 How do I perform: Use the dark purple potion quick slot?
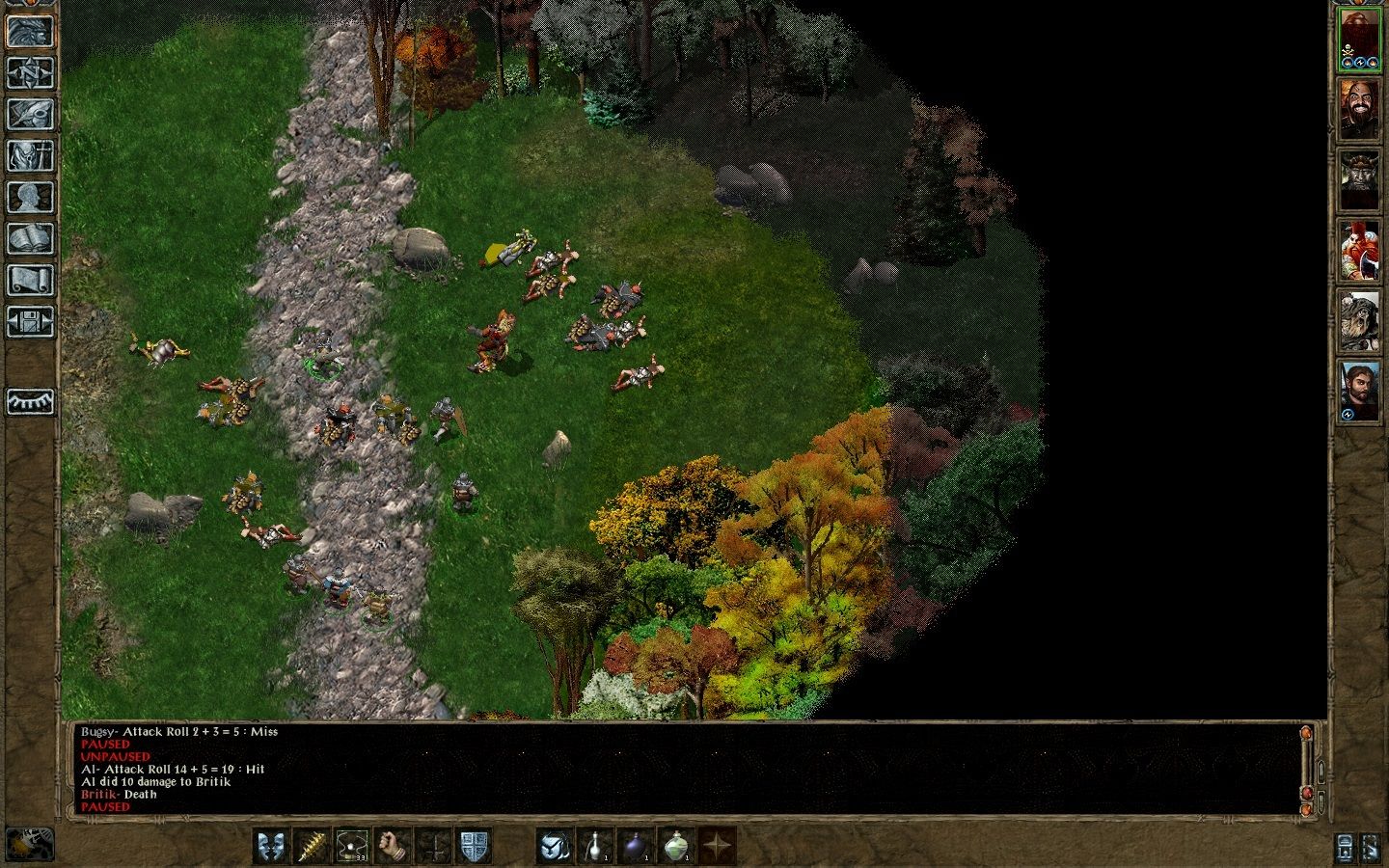pos(636,846)
